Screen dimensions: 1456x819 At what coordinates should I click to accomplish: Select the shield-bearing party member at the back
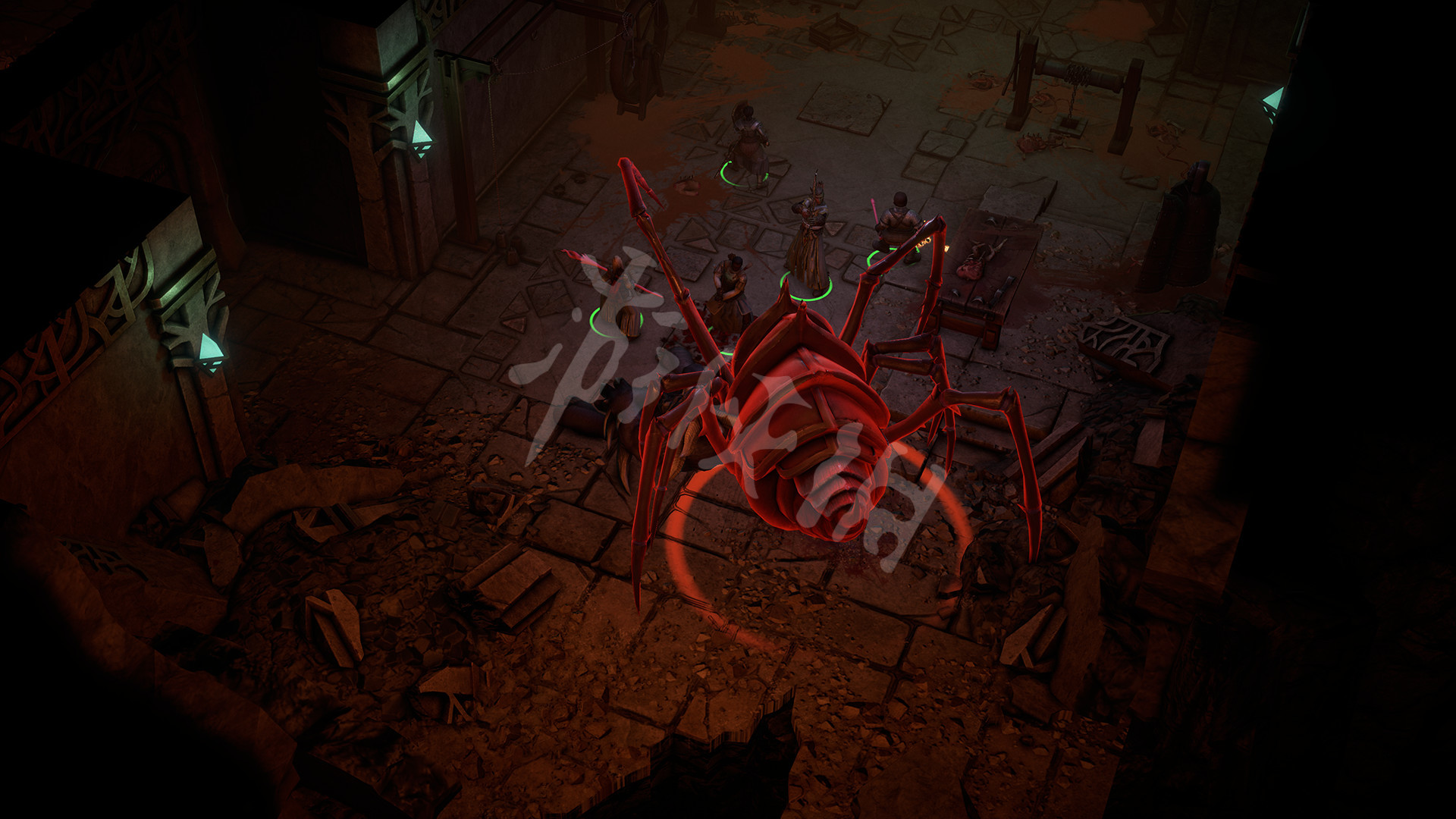748,148
